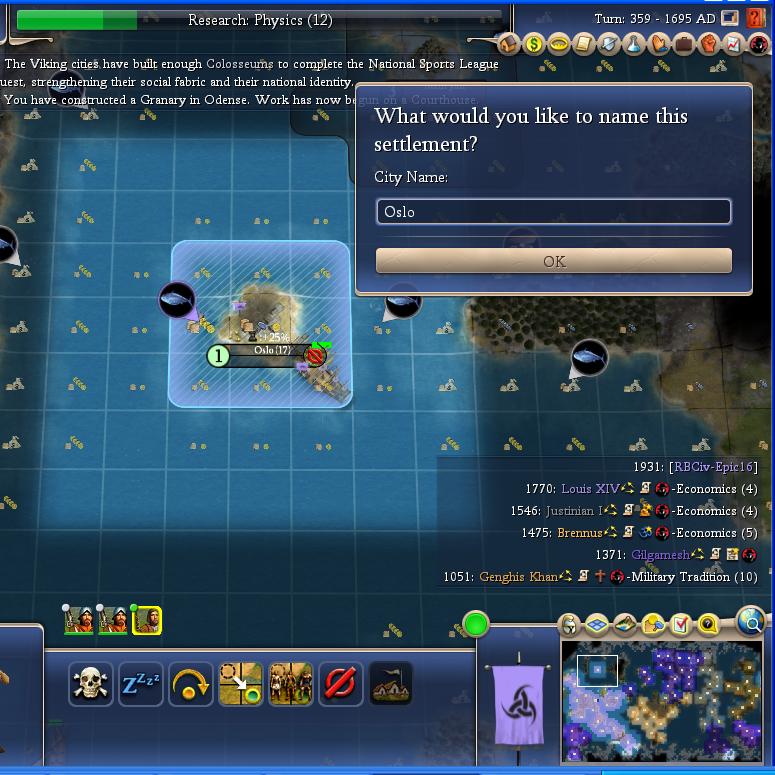Open the globe view magnifier icon

tap(751, 622)
